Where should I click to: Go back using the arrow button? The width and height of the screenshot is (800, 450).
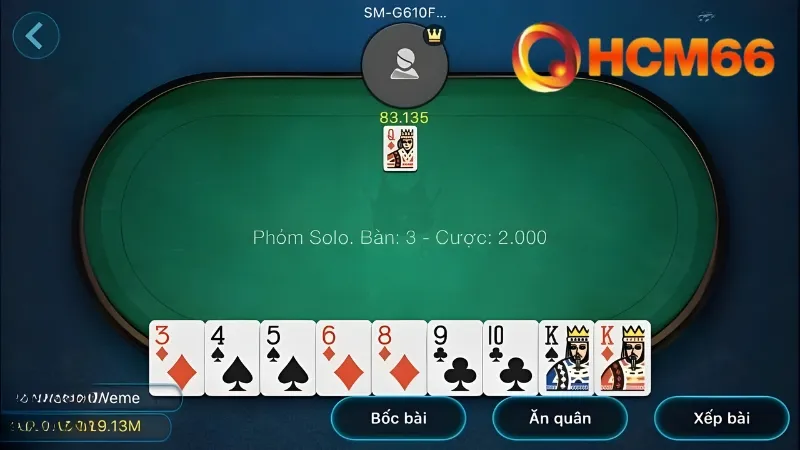pyautogui.click(x=36, y=36)
